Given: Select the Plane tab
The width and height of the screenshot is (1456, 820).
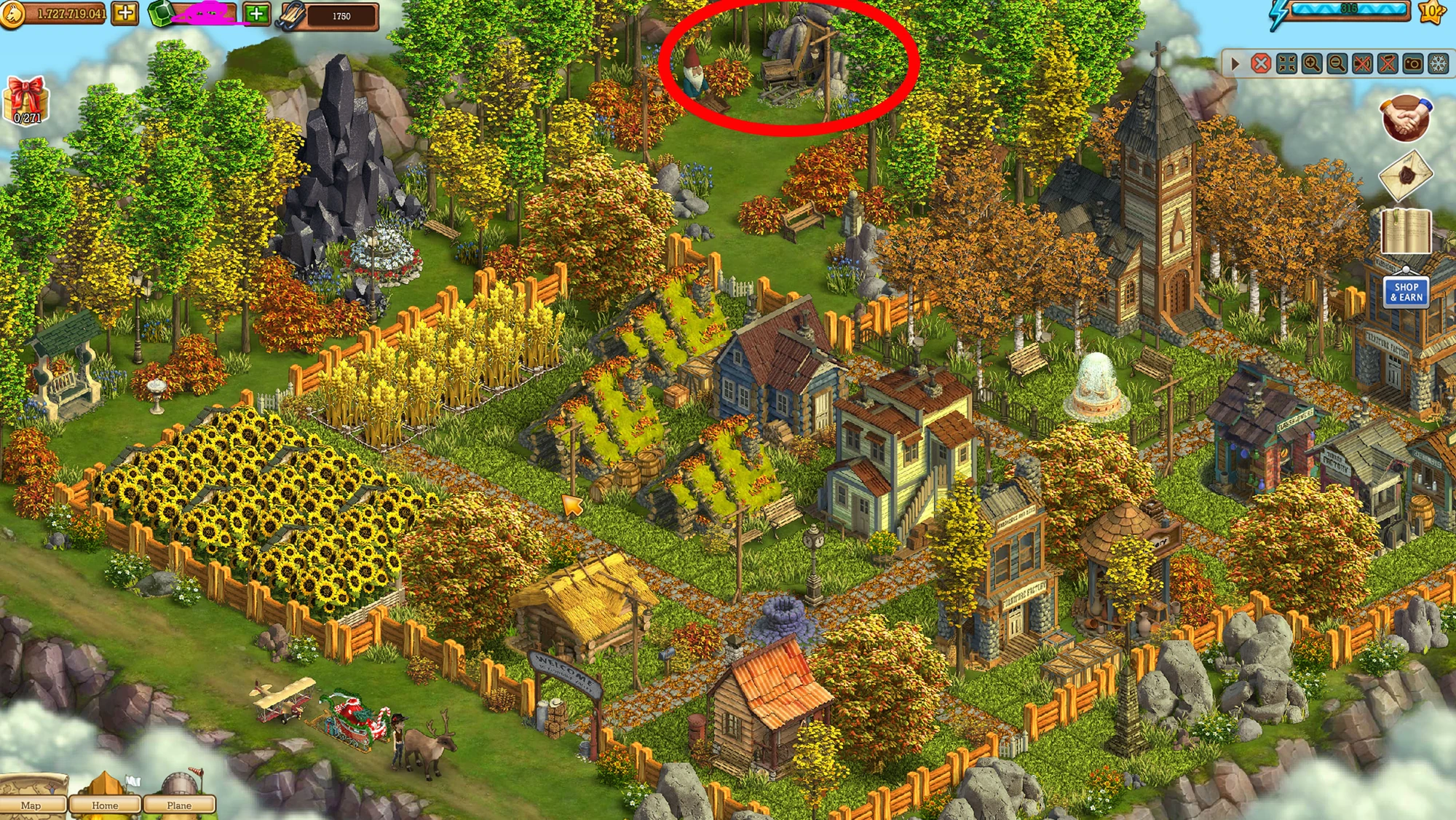Looking at the screenshot, I should point(177,805).
